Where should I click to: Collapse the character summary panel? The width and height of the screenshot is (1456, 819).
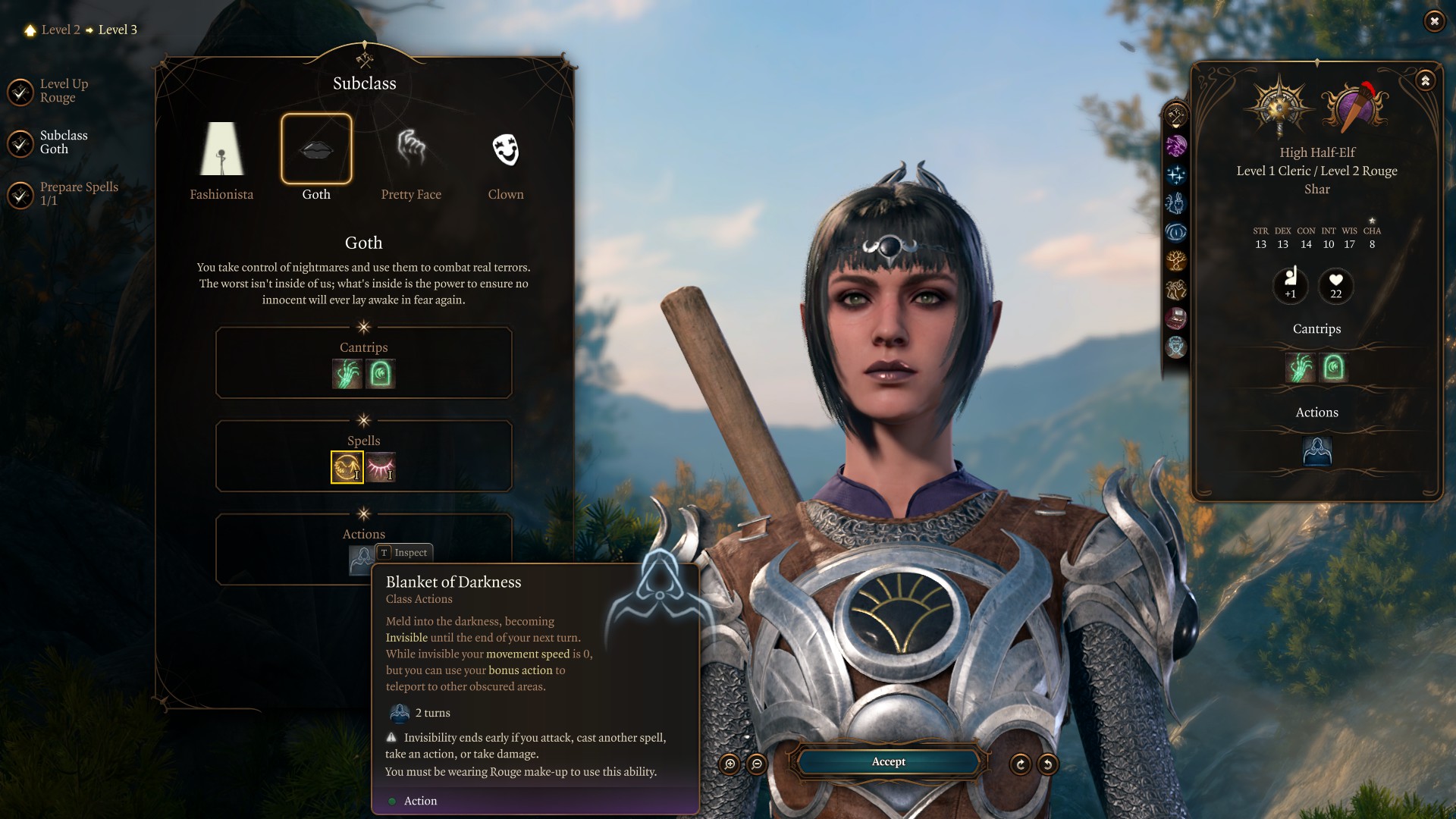[x=1425, y=80]
